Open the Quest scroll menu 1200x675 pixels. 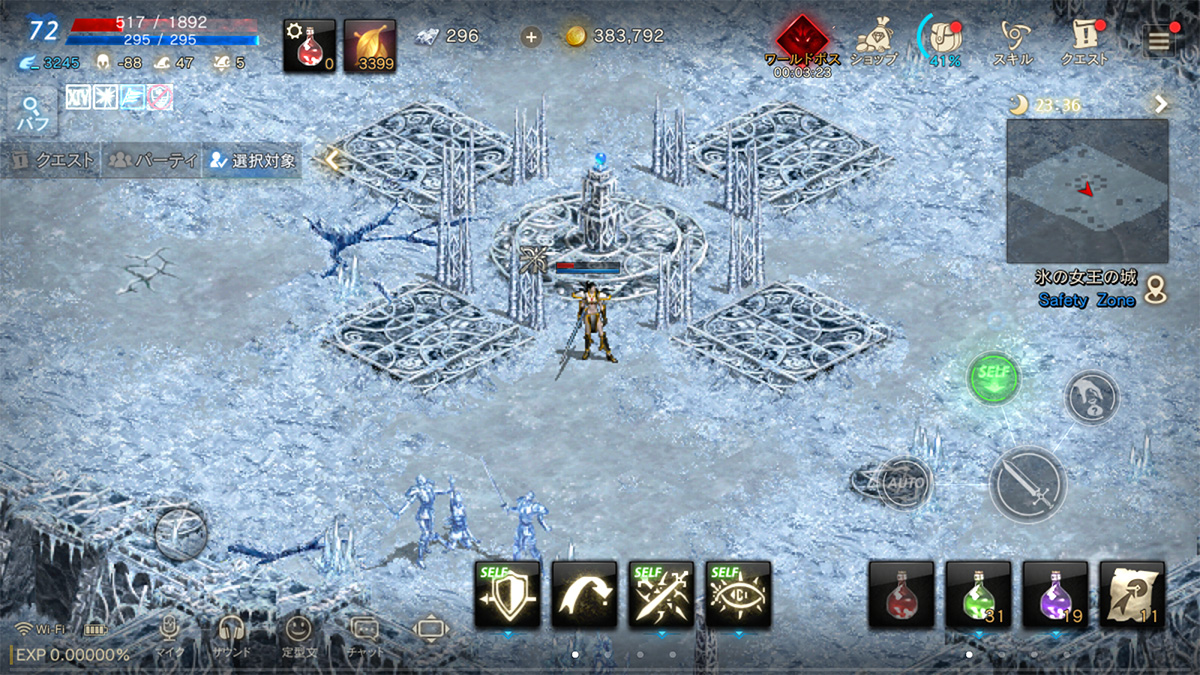click(x=1084, y=38)
